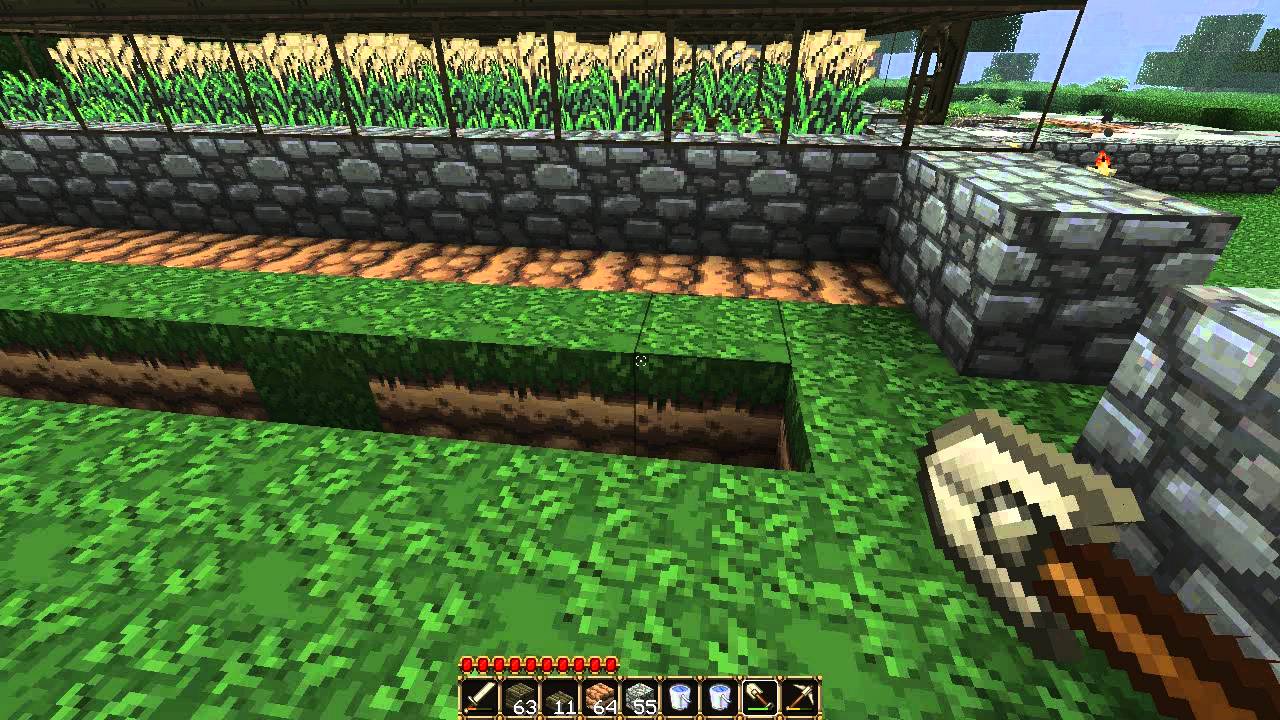The height and width of the screenshot is (720, 1280).
Task: Select the sword in the hotbar
Action: (479, 697)
